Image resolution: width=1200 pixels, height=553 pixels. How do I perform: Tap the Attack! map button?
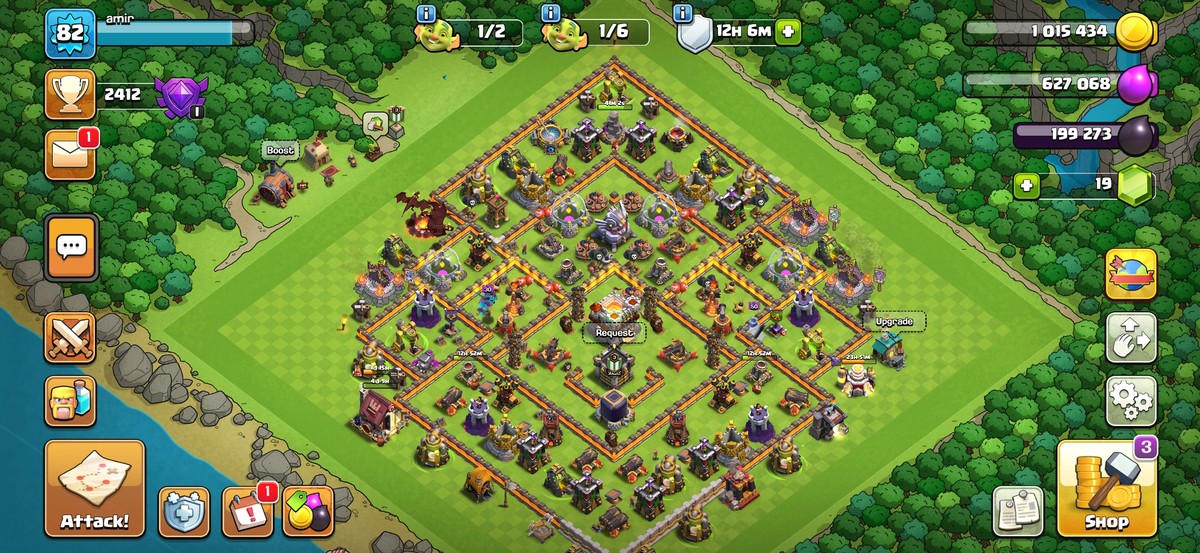click(x=94, y=488)
